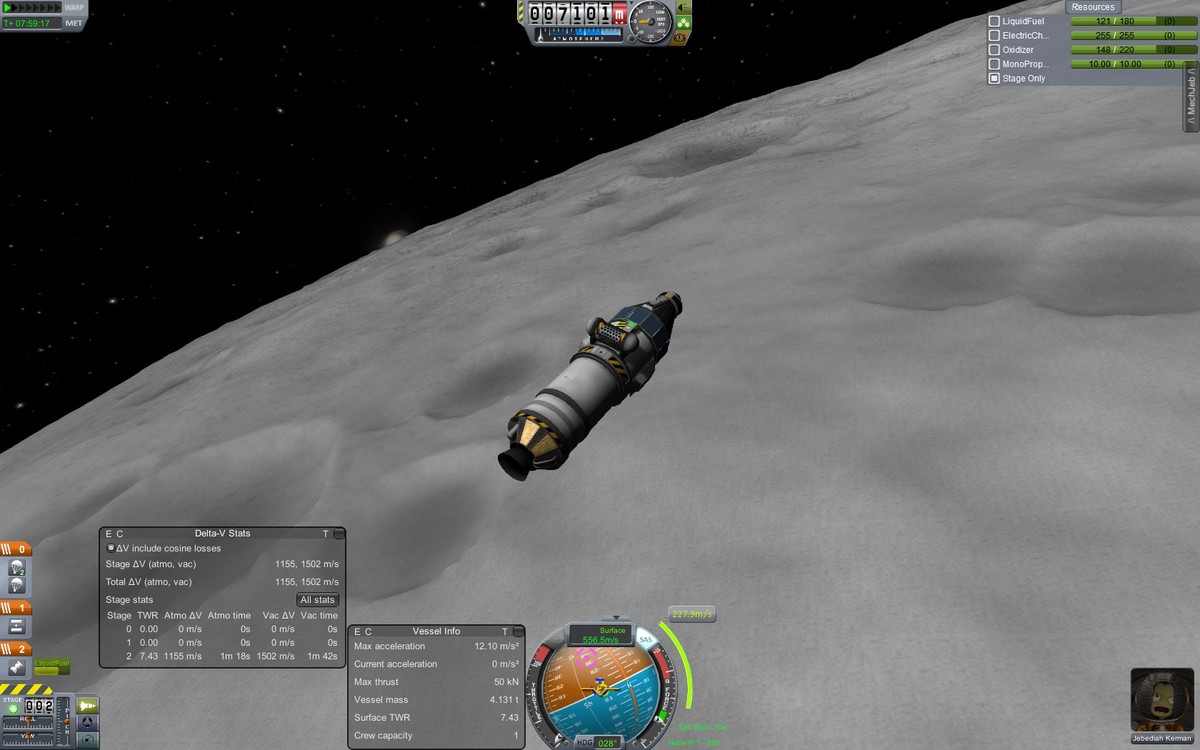Toggle the SAS indicator on the navball
Image resolution: width=1200 pixels, height=750 pixels.
pyautogui.click(x=645, y=640)
